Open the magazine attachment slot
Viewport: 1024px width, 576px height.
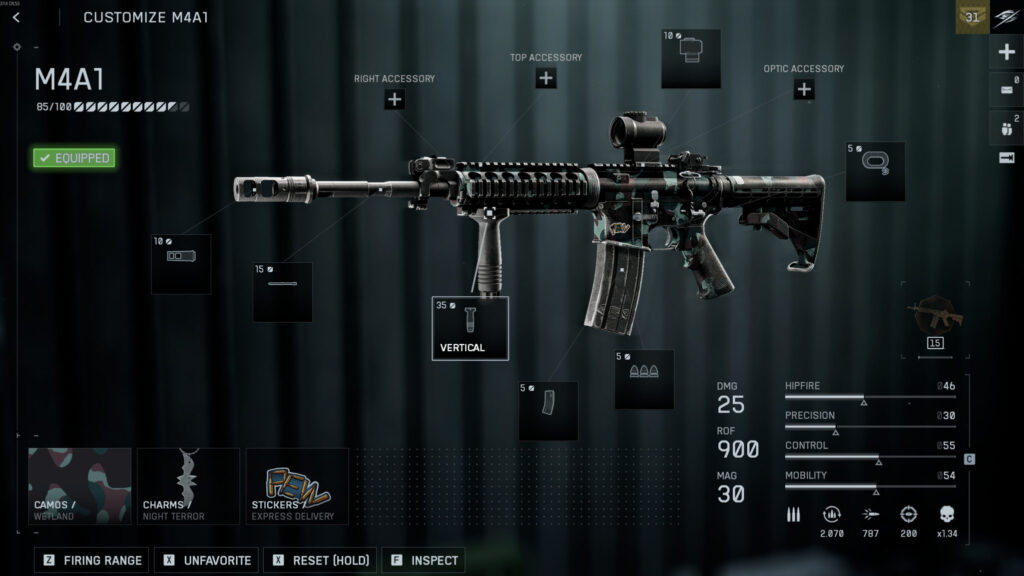[548, 410]
